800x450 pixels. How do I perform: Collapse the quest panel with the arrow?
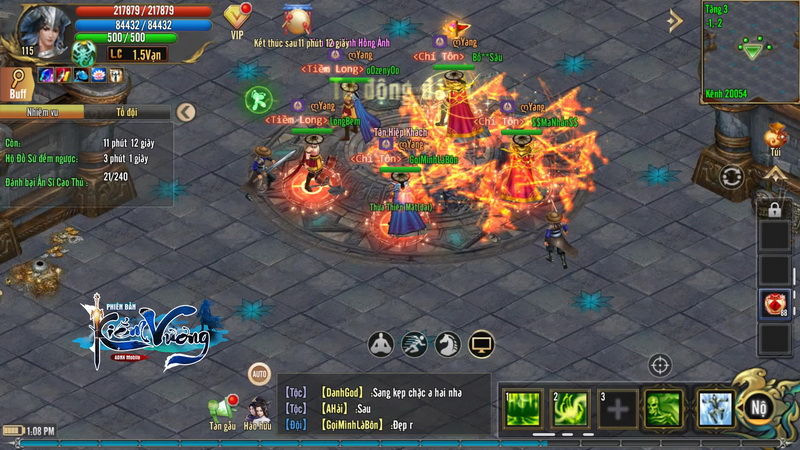pyautogui.click(x=184, y=112)
